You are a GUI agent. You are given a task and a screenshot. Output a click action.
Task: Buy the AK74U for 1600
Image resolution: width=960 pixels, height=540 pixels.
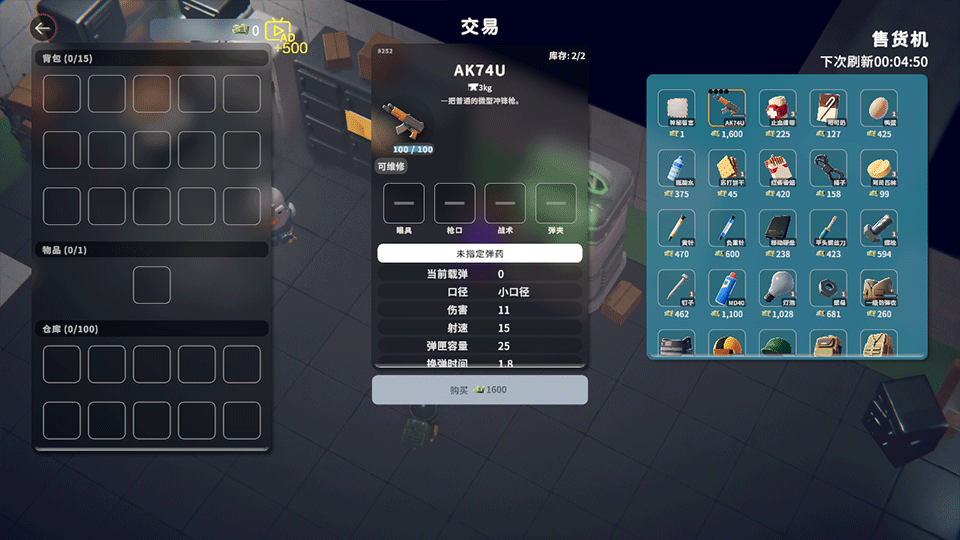pyautogui.click(x=480, y=390)
